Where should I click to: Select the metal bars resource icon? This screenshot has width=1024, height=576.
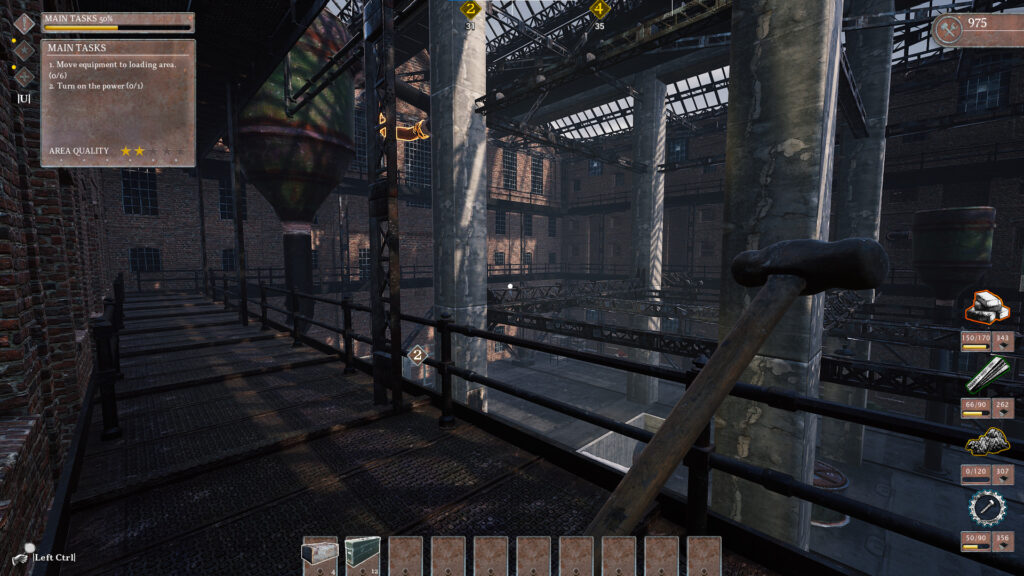(988, 375)
